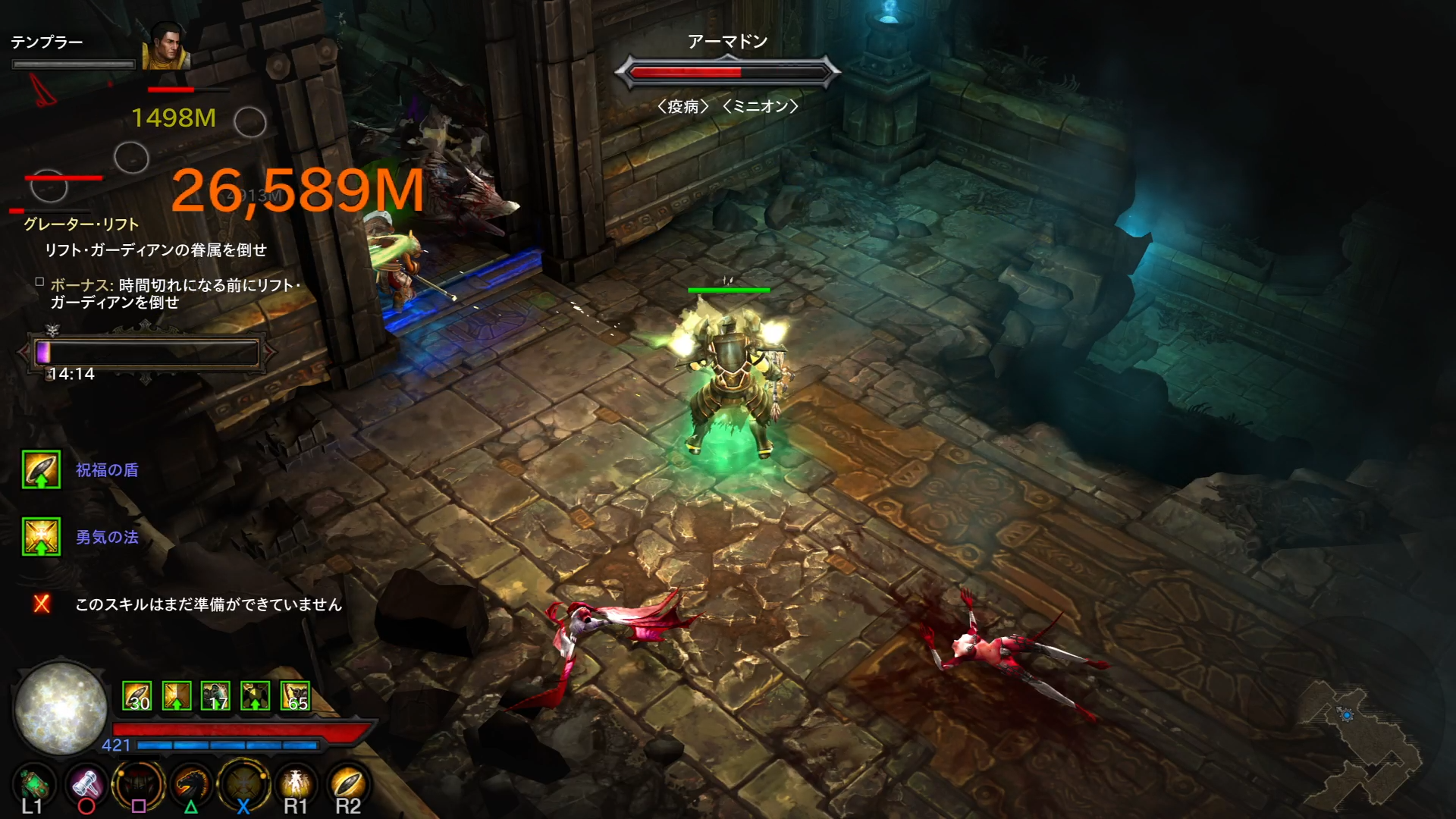Click the bonus objective checkbox

point(39,282)
